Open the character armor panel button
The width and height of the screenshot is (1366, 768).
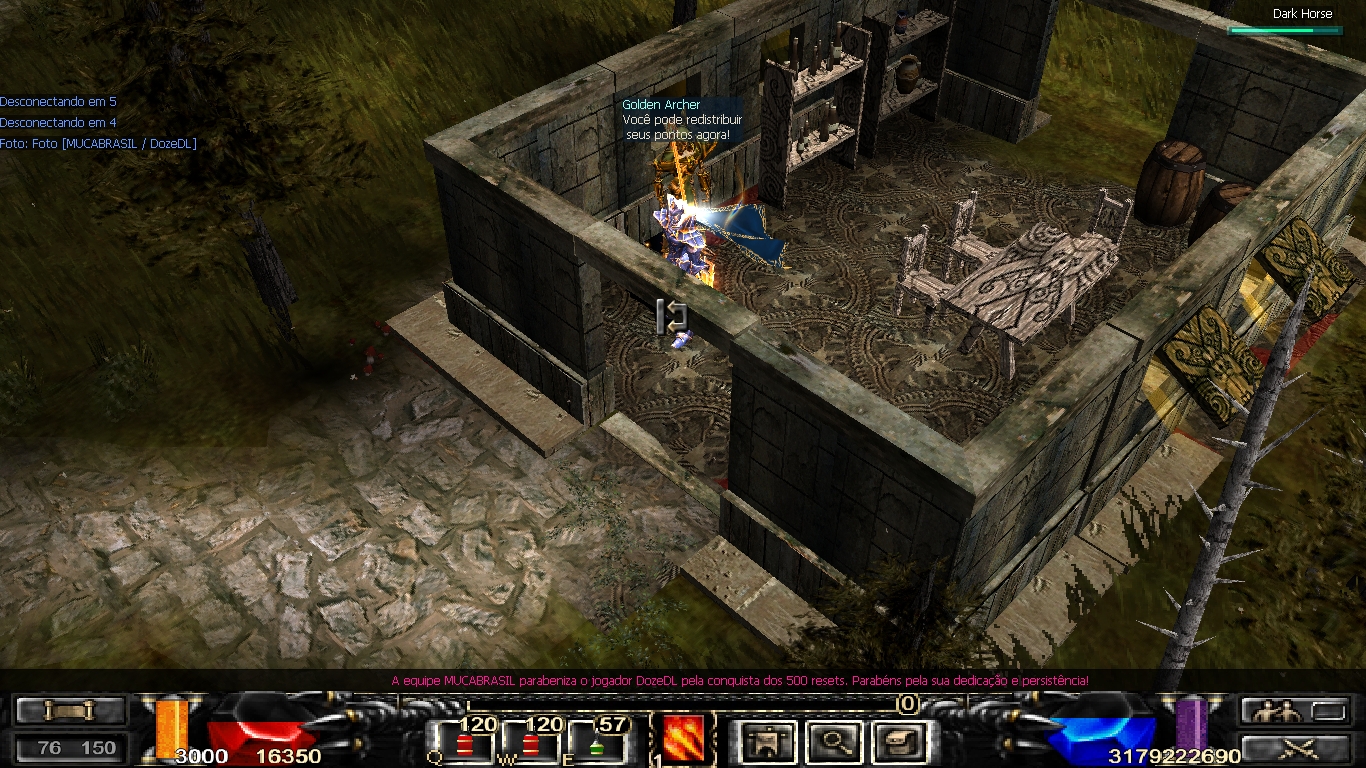pyautogui.click(x=769, y=742)
